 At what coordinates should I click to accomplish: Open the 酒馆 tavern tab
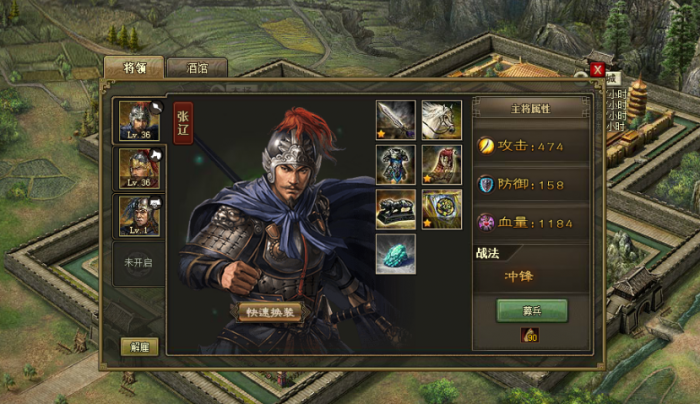[195, 68]
